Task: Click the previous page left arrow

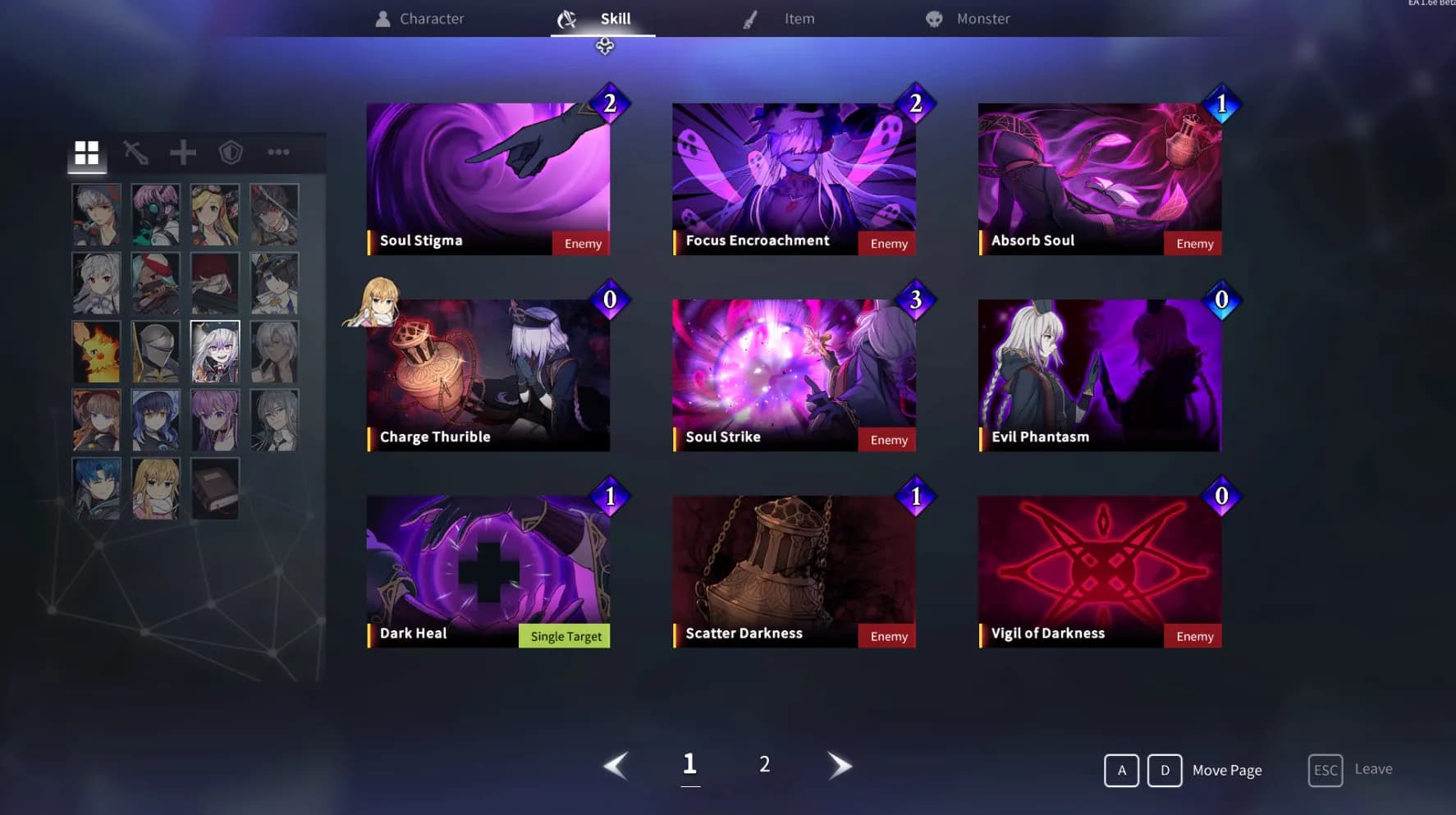Action: (x=616, y=765)
